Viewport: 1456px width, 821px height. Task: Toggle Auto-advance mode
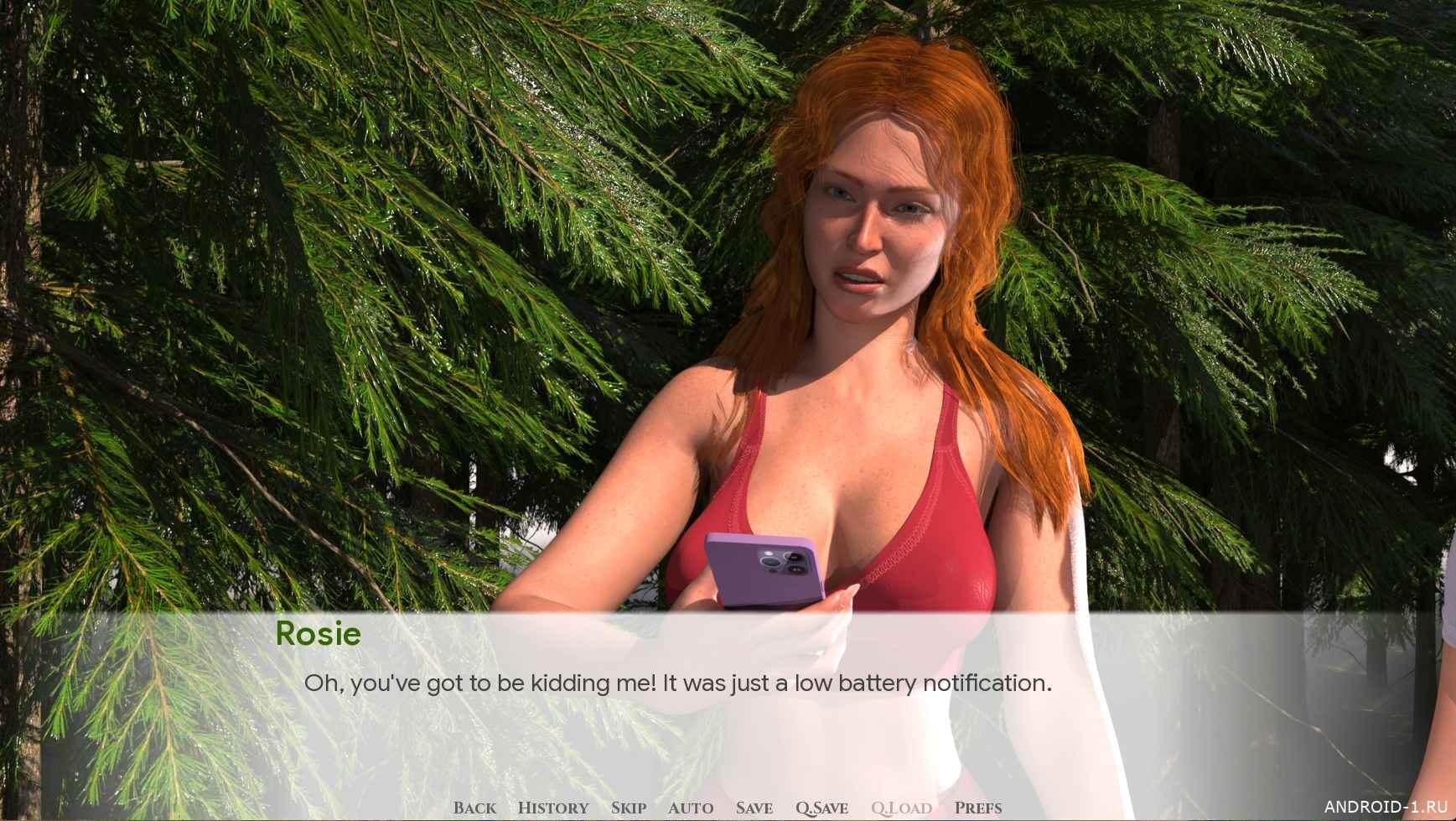(691, 808)
